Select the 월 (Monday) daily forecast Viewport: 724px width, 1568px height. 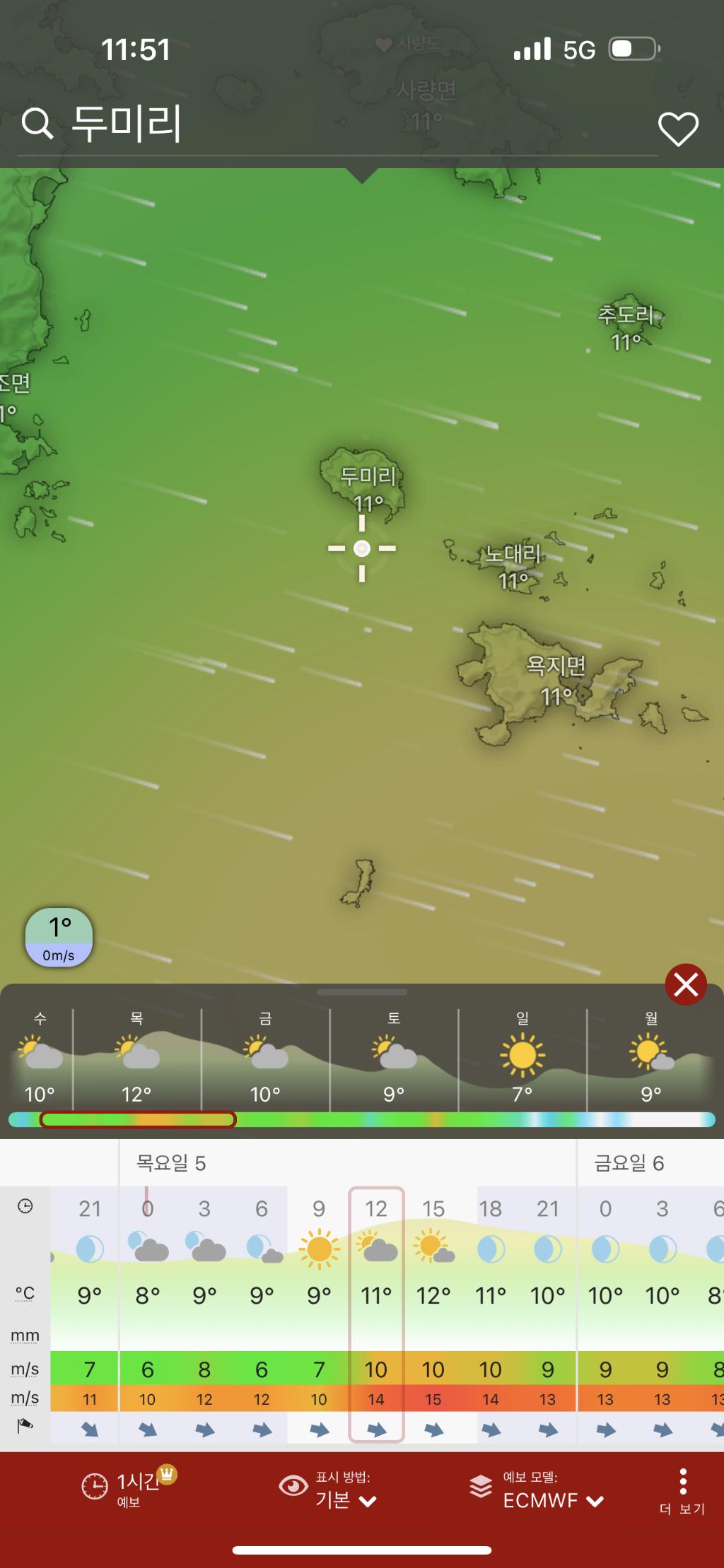[x=651, y=1058]
